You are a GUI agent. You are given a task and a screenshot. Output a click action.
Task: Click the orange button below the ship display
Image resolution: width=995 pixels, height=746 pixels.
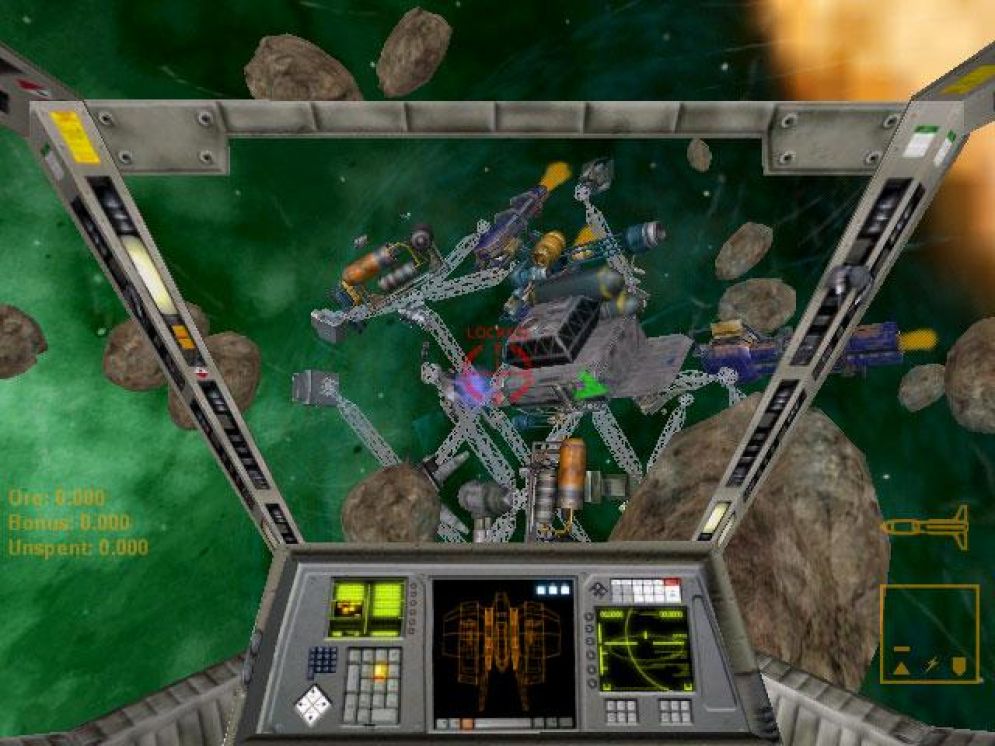pyautogui.click(x=465, y=722)
